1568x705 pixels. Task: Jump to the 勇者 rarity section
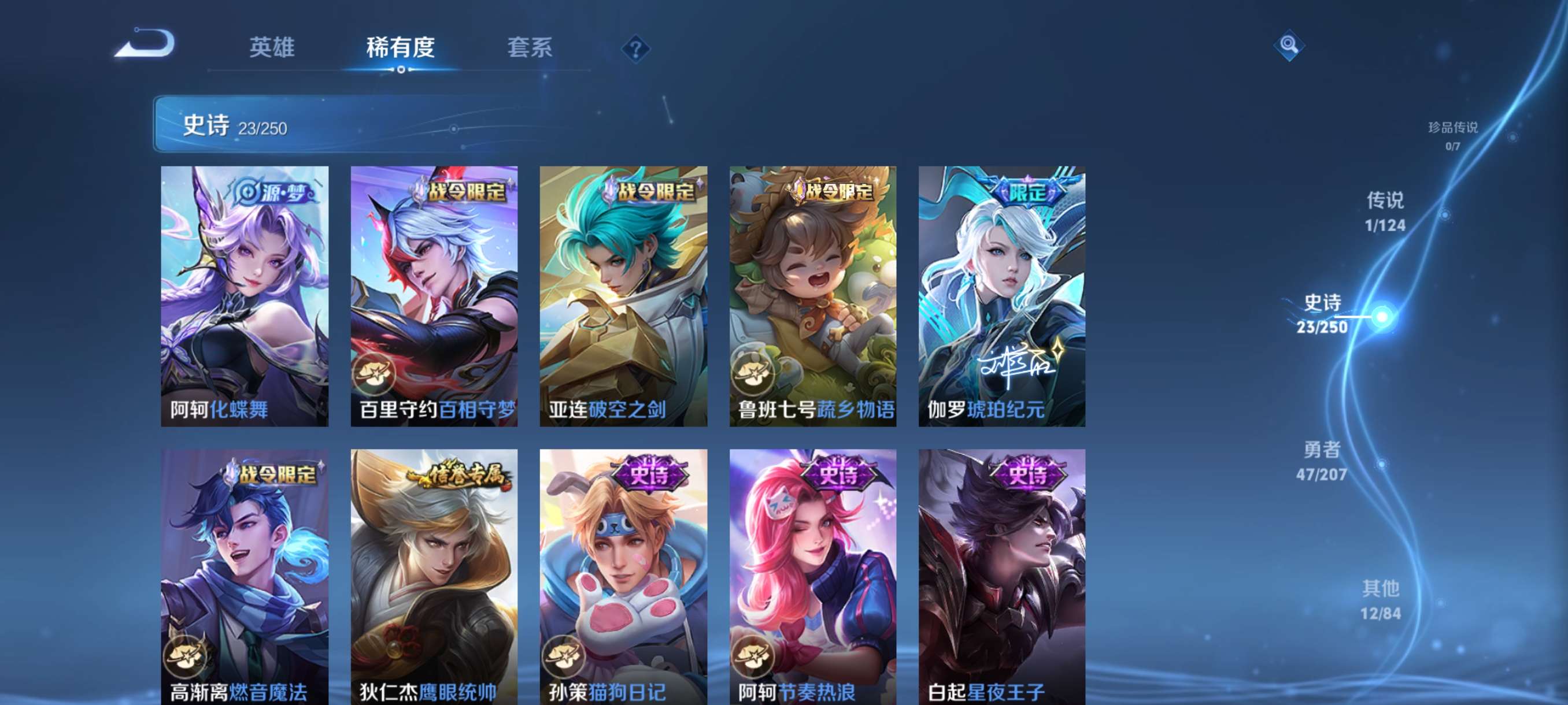[1322, 461]
